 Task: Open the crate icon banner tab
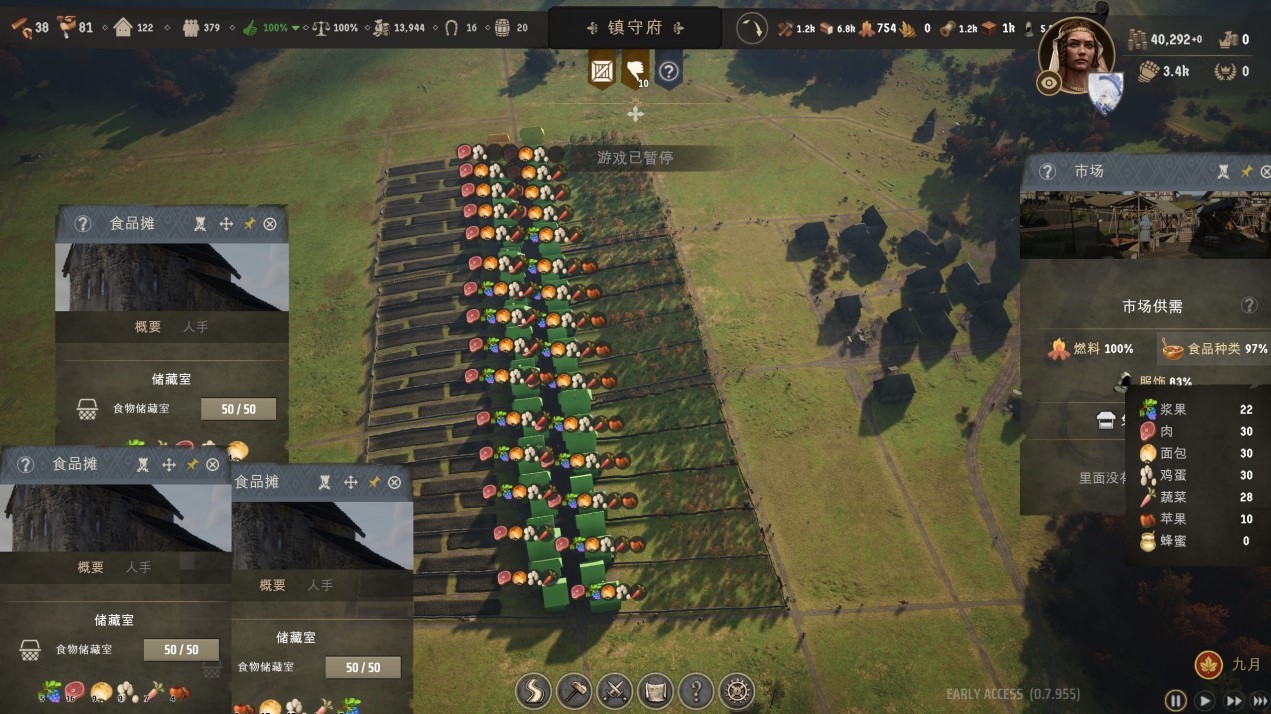coord(602,71)
